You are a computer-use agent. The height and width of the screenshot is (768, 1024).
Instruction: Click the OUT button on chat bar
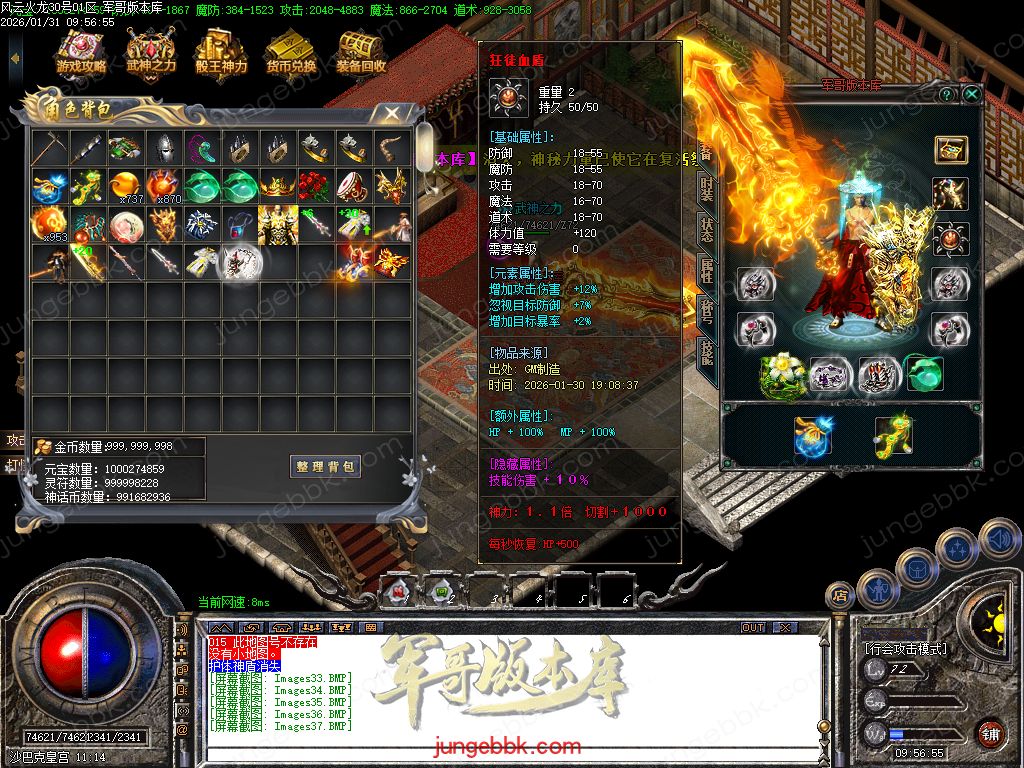[x=753, y=627]
